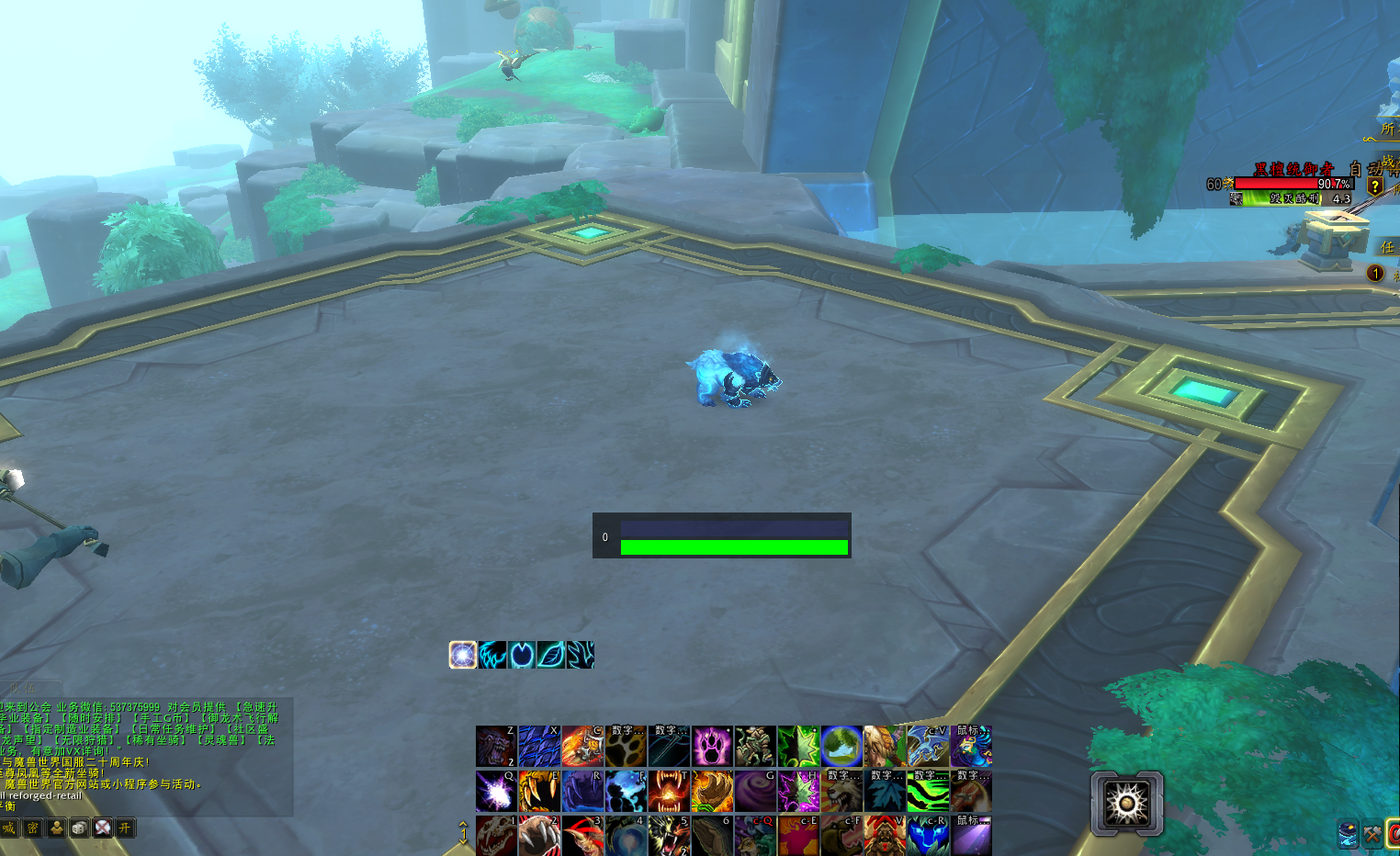This screenshot has height=856, width=1400.
Task: Activate the blue dragon mount icon
Action: click(x=928, y=746)
